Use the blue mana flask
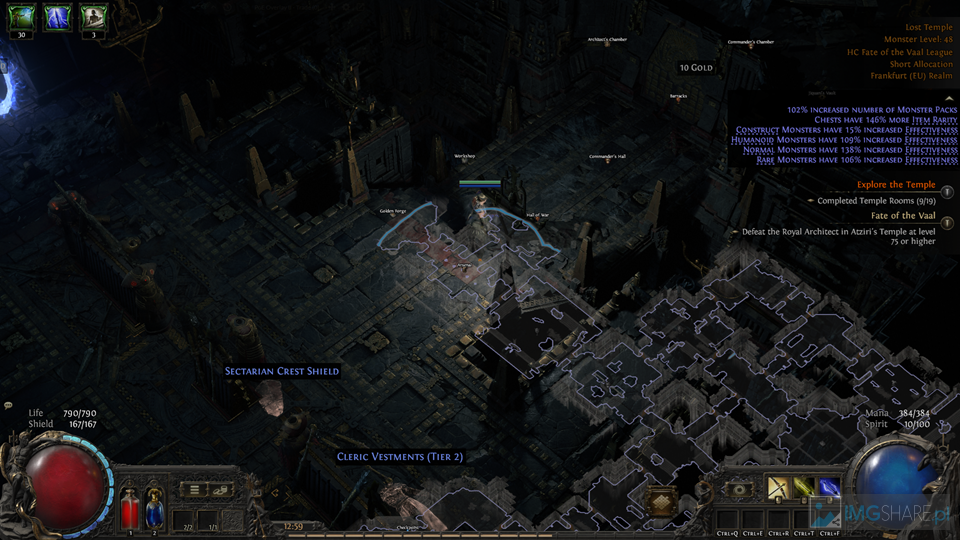The image size is (960, 540). coord(154,508)
